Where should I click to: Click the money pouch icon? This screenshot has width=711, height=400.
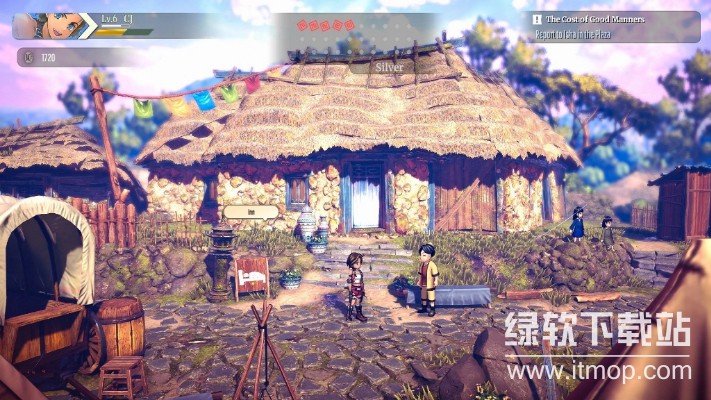pyautogui.click(x=27, y=58)
